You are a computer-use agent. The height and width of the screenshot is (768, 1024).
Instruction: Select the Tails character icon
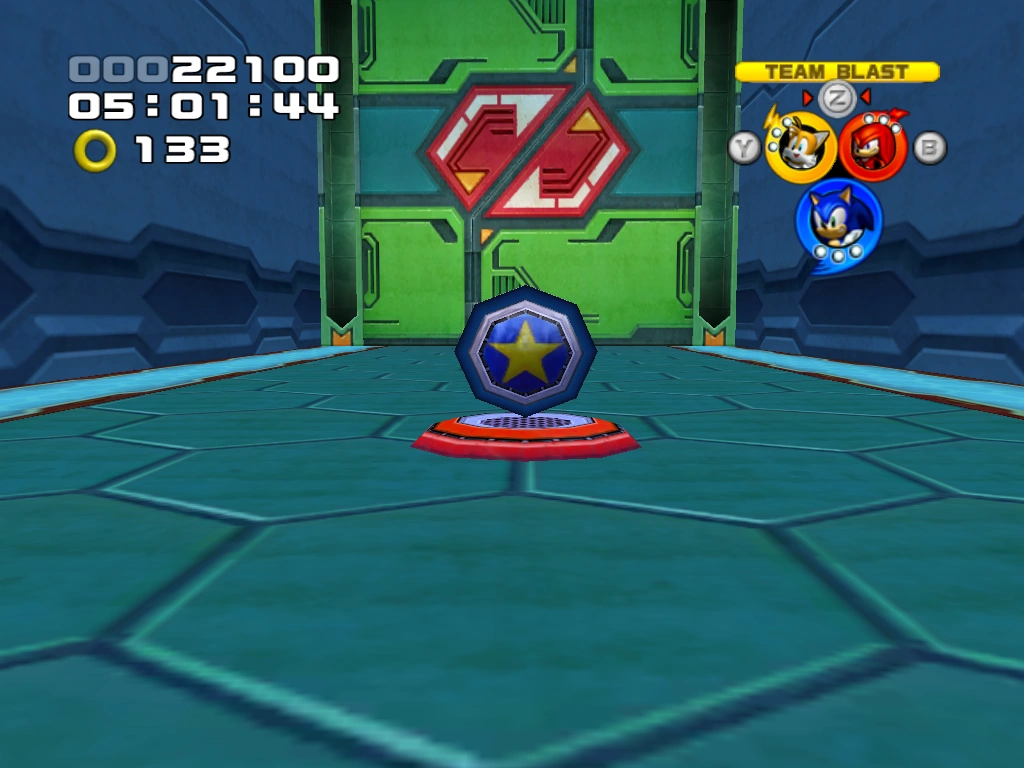[800, 148]
